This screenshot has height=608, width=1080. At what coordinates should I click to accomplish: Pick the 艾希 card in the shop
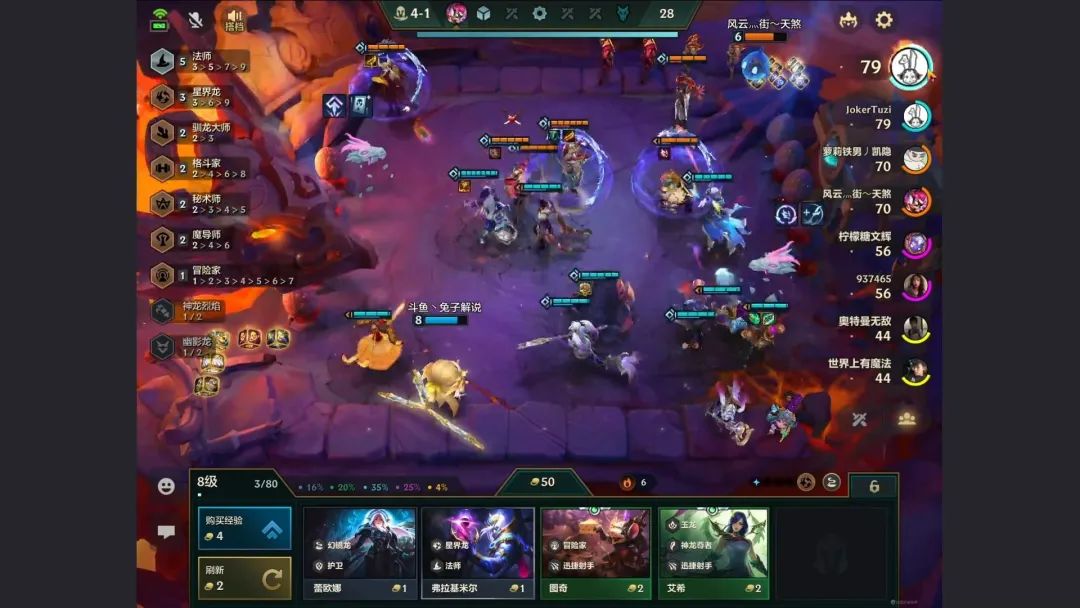713,552
